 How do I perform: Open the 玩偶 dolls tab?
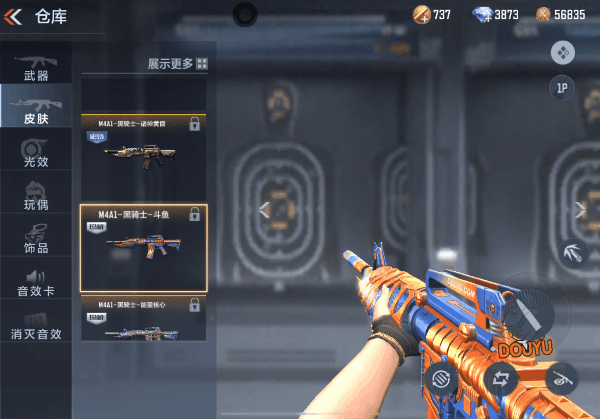click(x=35, y=196)
